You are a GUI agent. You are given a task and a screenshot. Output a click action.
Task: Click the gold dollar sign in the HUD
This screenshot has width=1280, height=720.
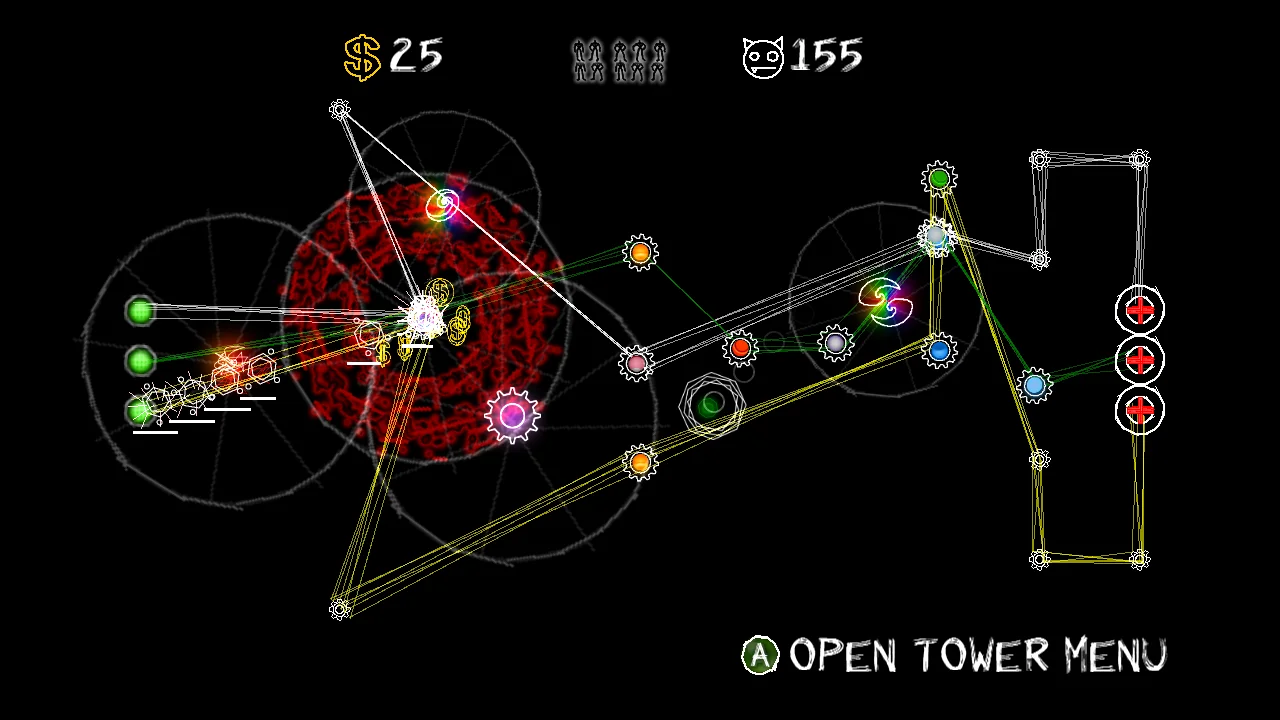(362, 56)
